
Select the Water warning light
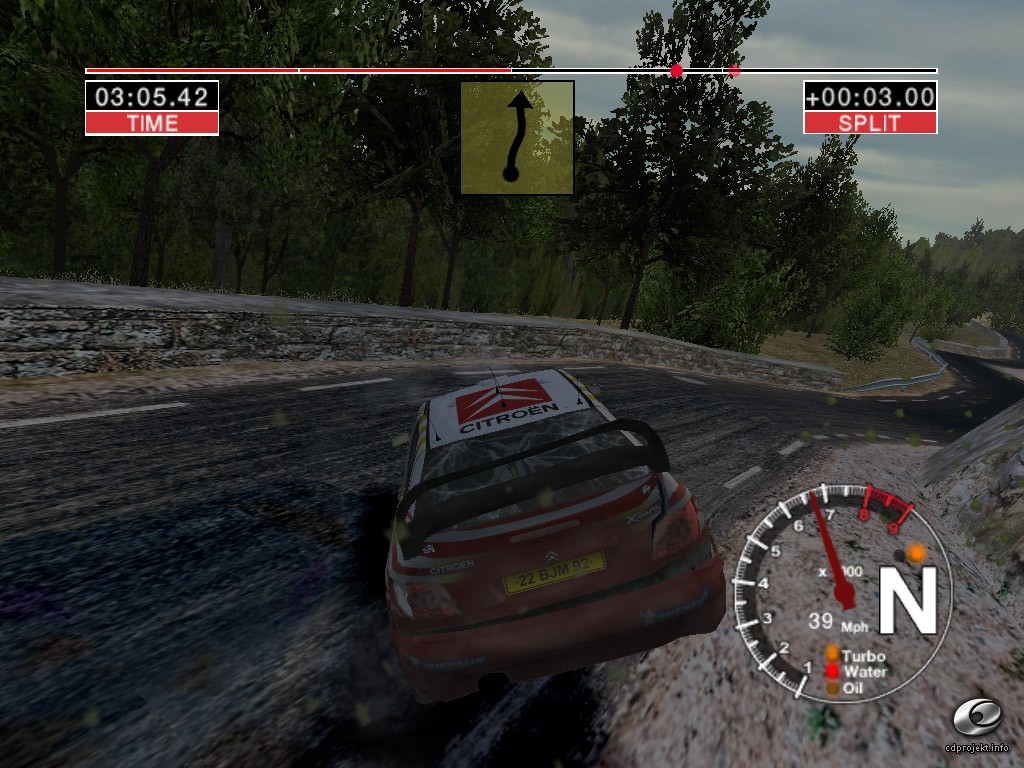point(831,672)
